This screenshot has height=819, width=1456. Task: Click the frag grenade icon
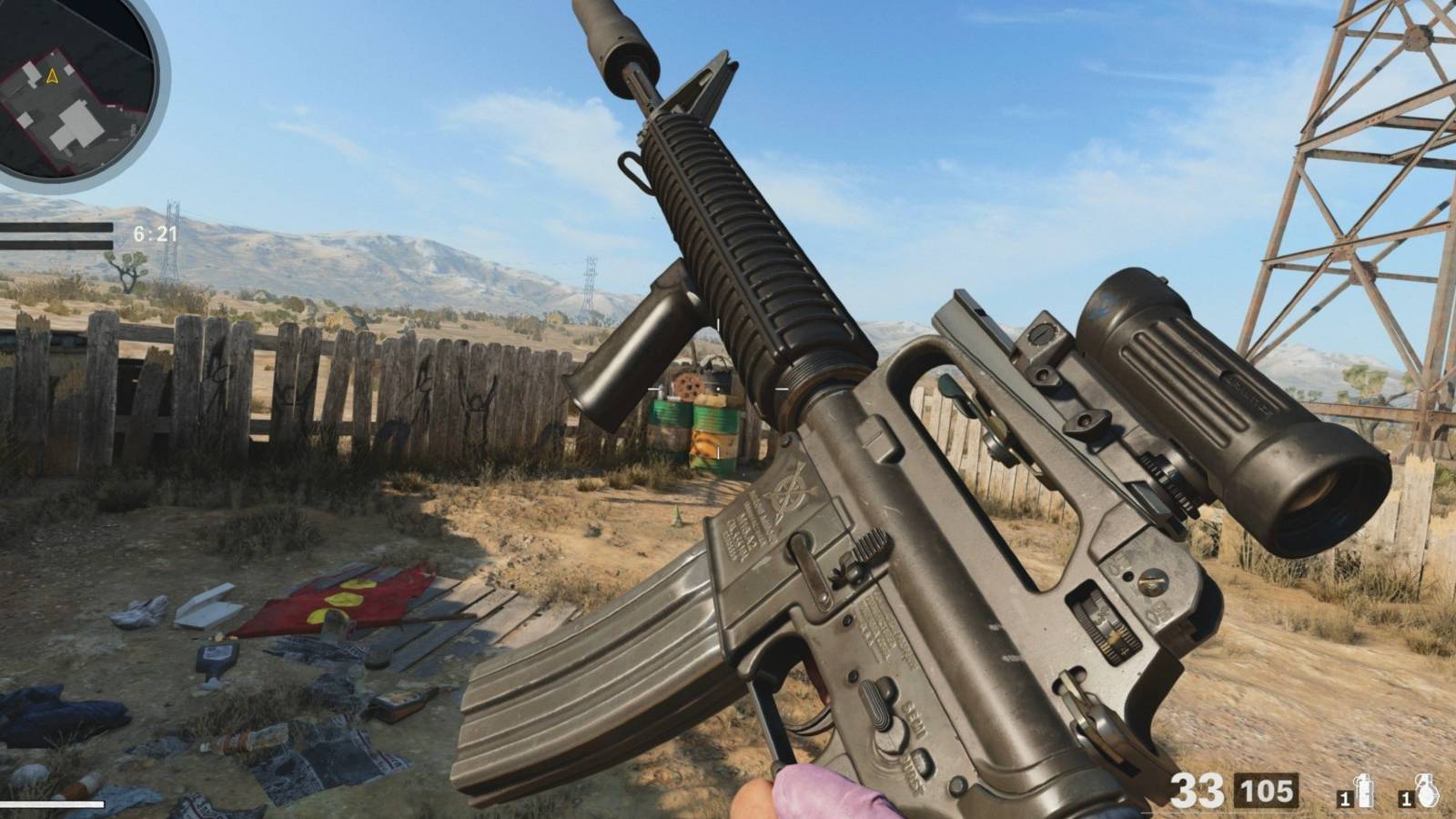[x=1427, y=790]
